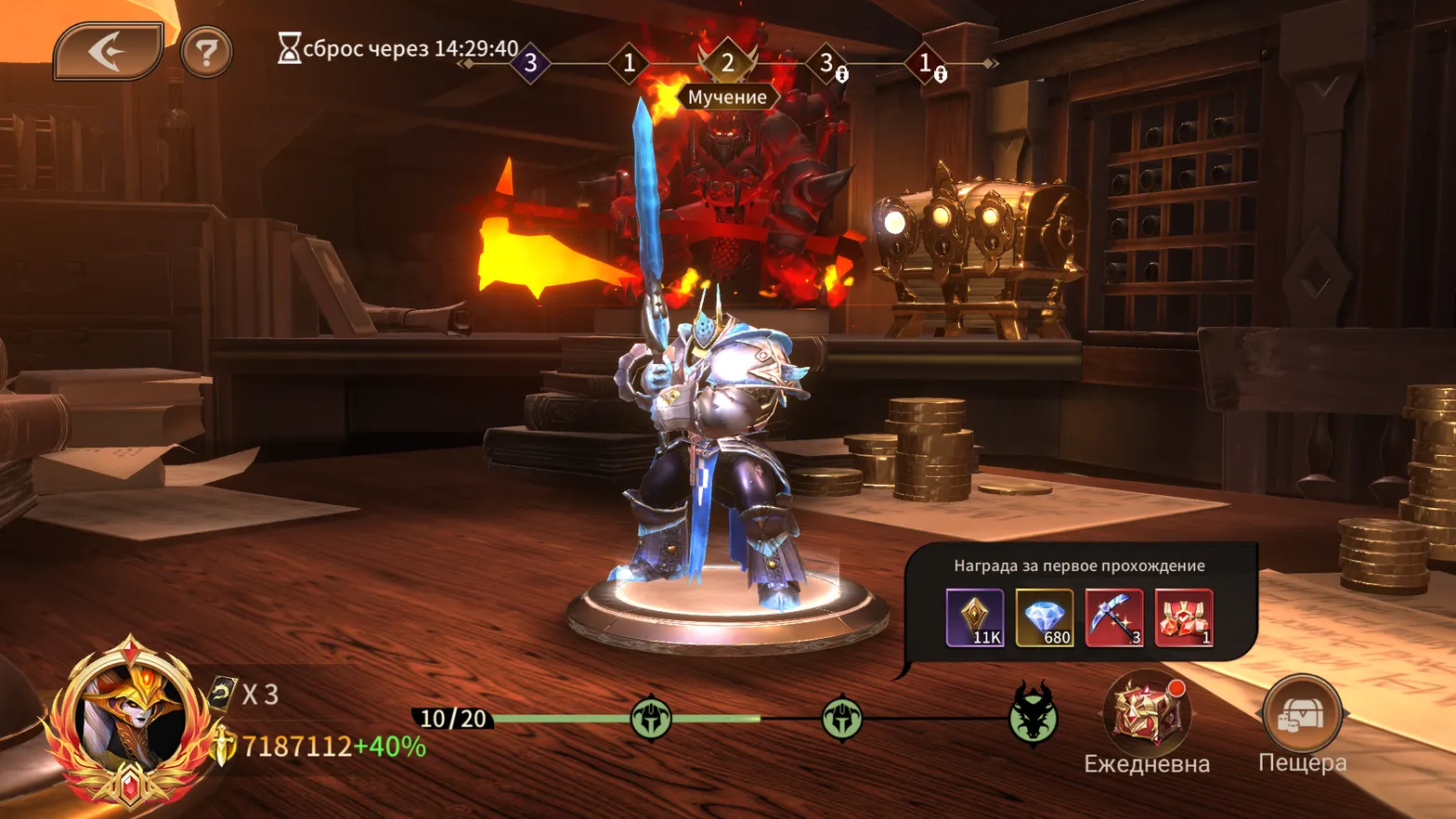Select the purple stage 3 node on left

coord(529,63)
